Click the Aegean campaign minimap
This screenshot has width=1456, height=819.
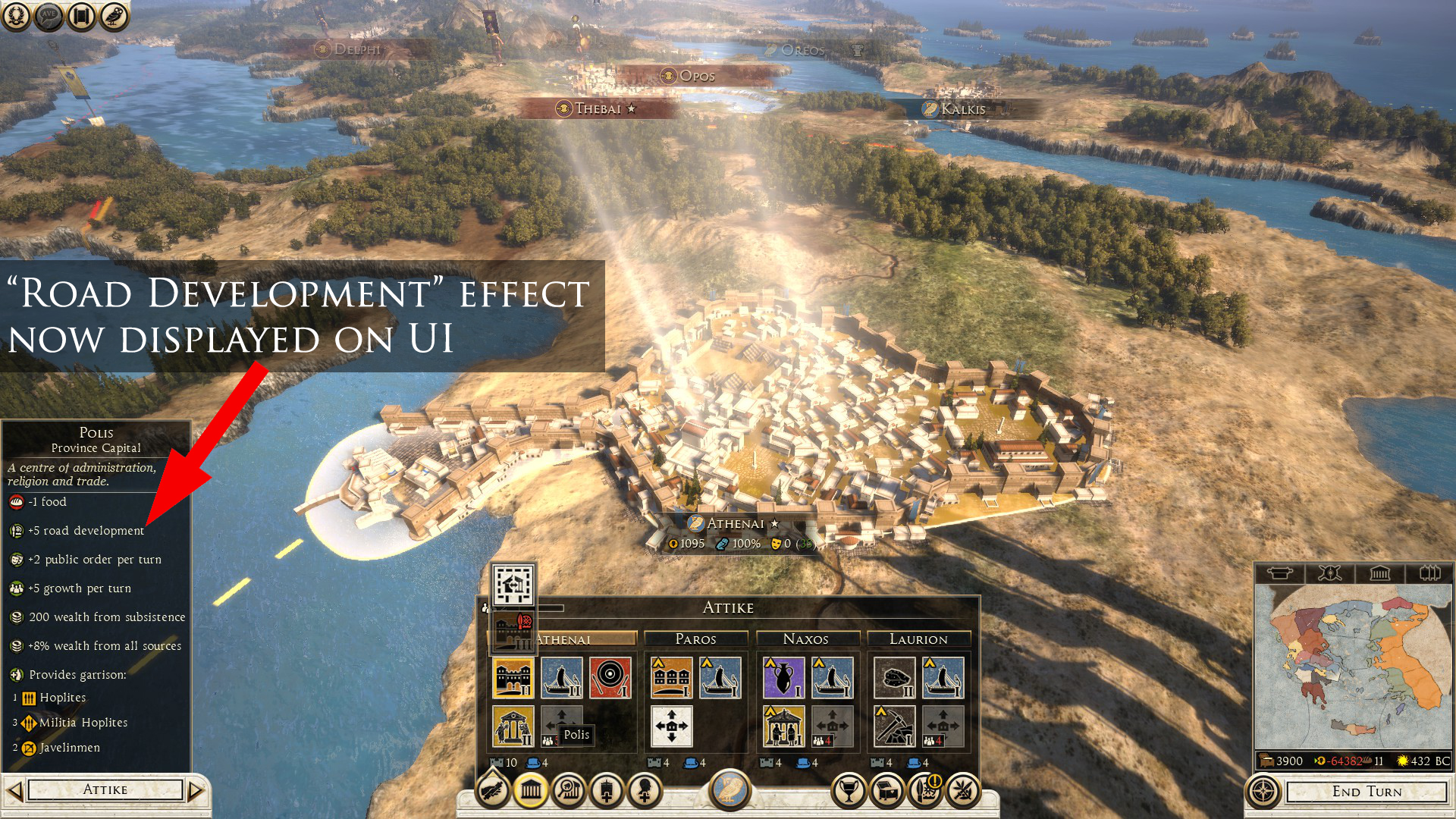click(1353, 667)
